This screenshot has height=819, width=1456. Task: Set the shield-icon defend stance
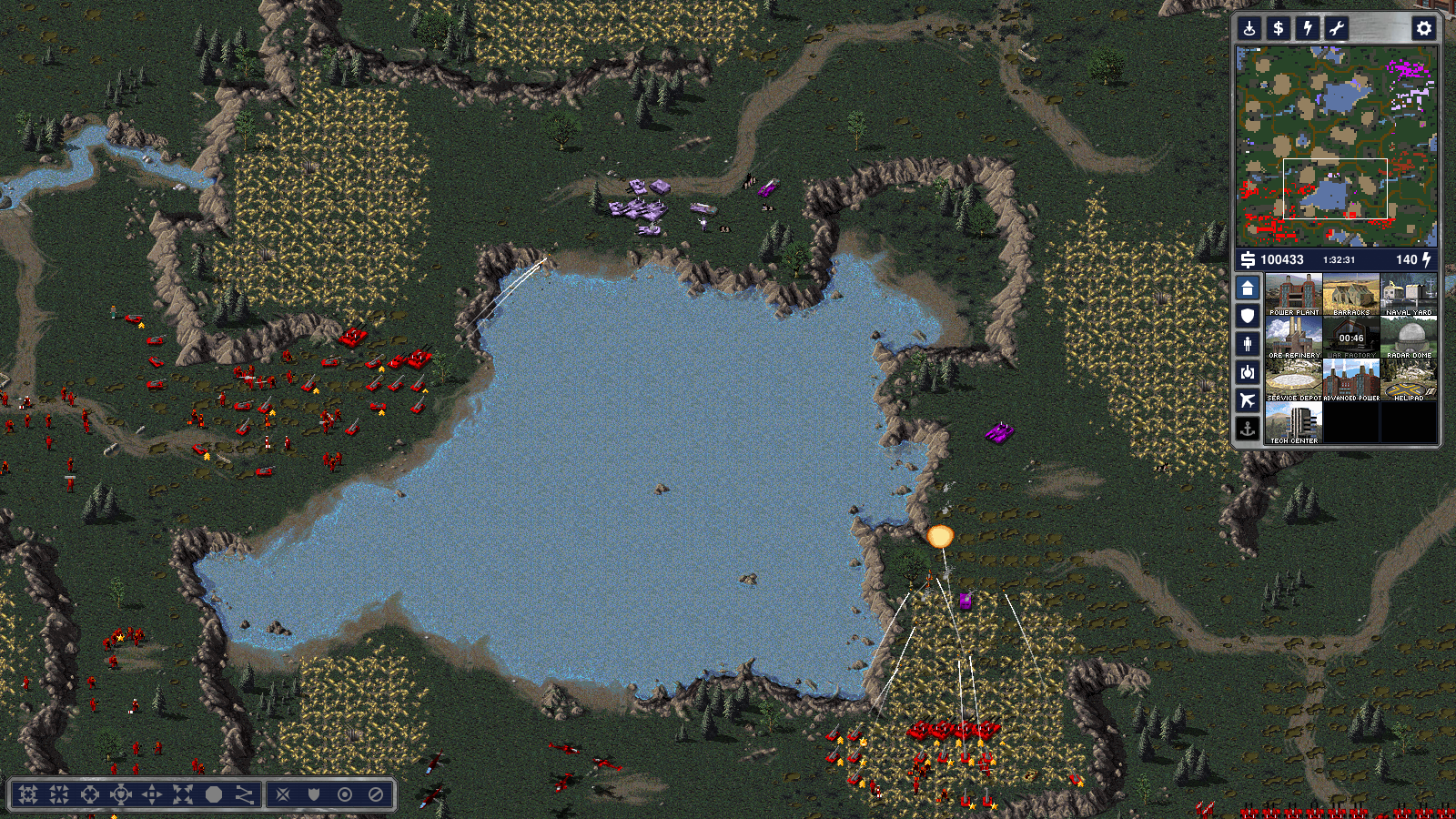click(x=314, y=794)
